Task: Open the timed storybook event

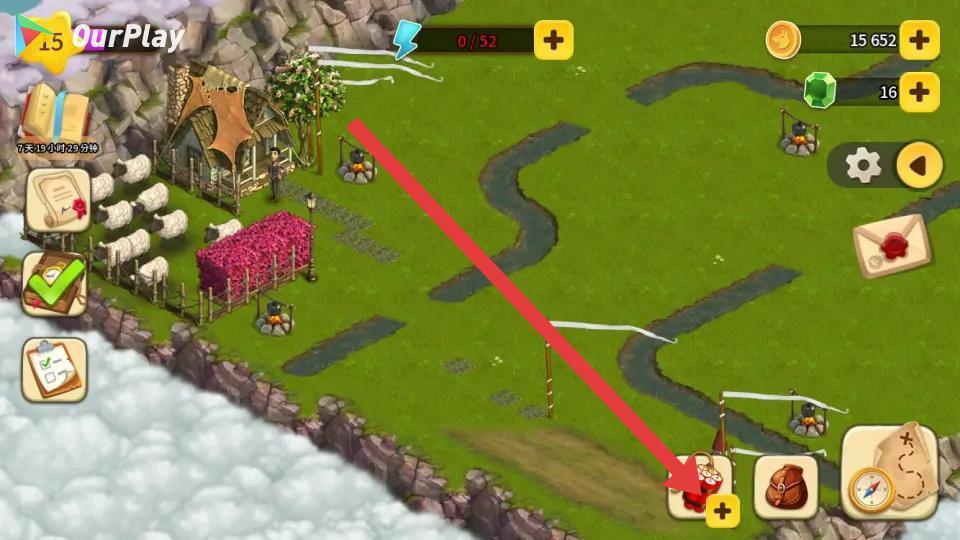Action: [55, 117]
